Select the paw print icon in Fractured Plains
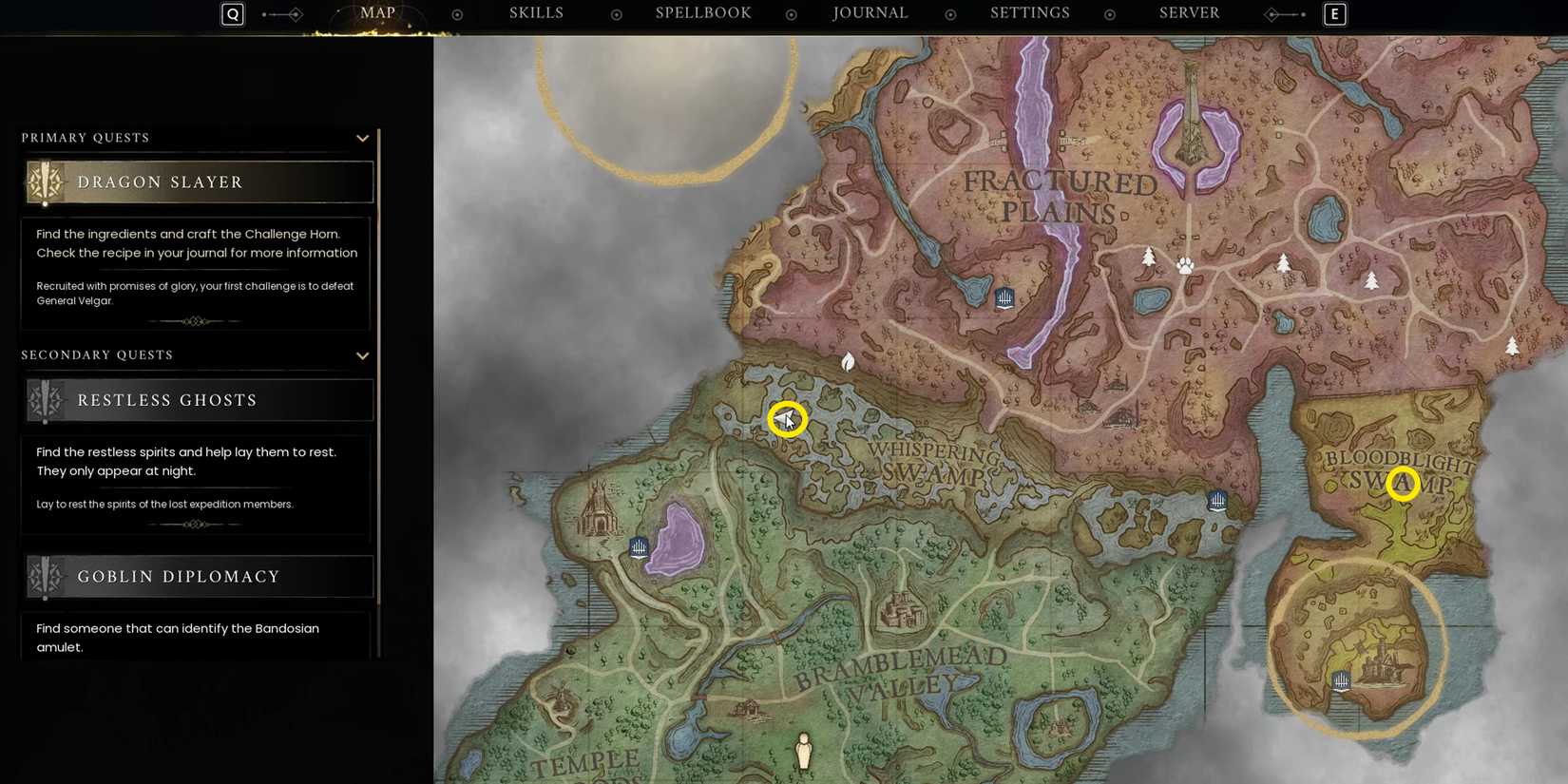Viewport: 1568px width, 784px height. 1184,266
